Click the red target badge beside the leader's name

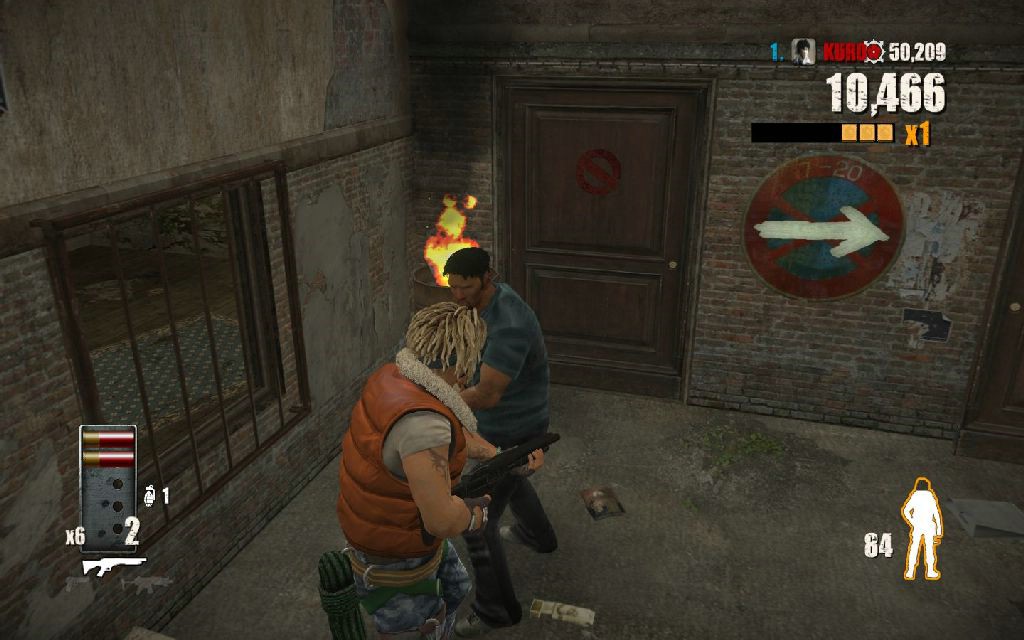[874, 52]
